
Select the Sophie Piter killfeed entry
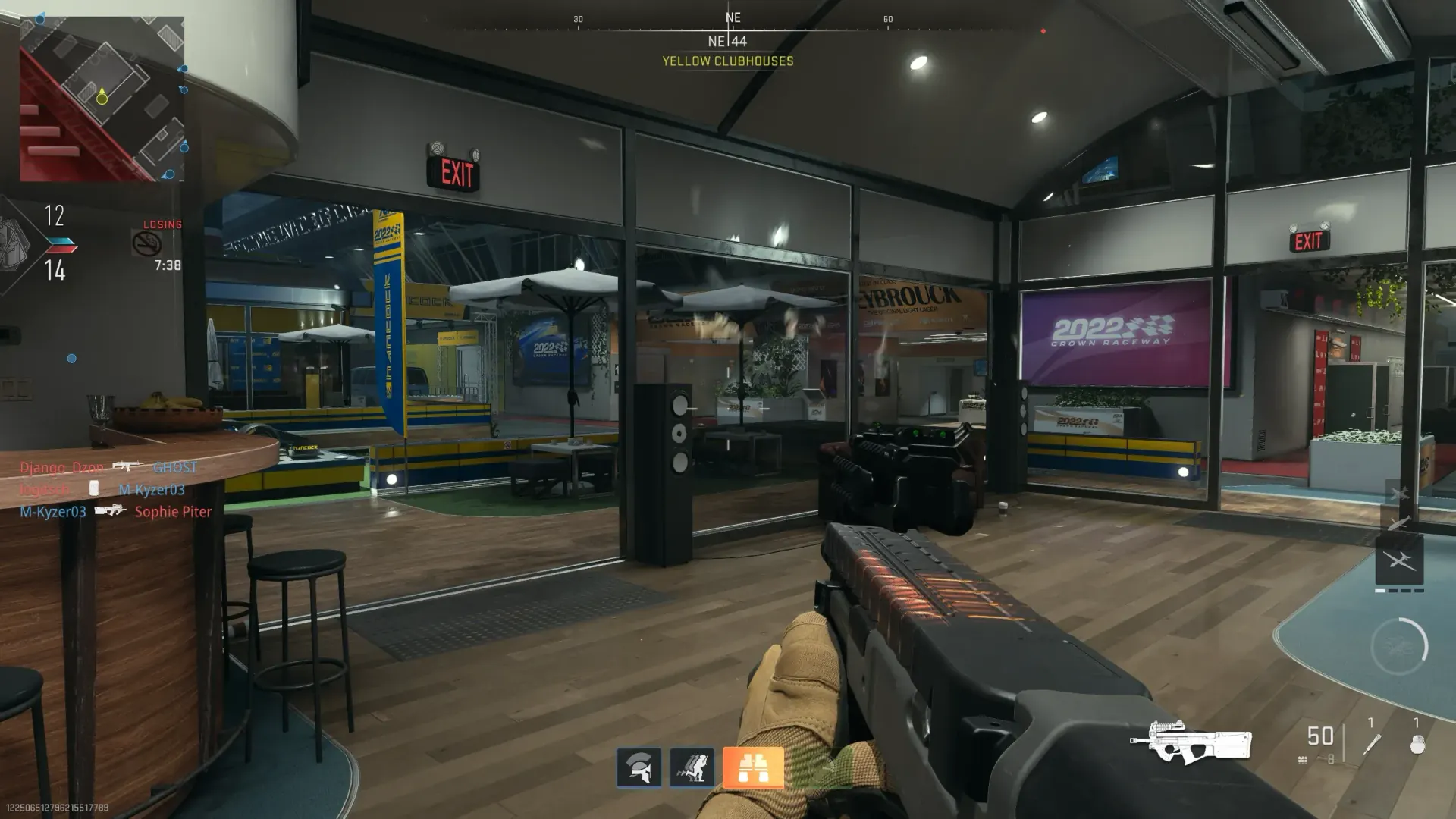click(173, 512)
